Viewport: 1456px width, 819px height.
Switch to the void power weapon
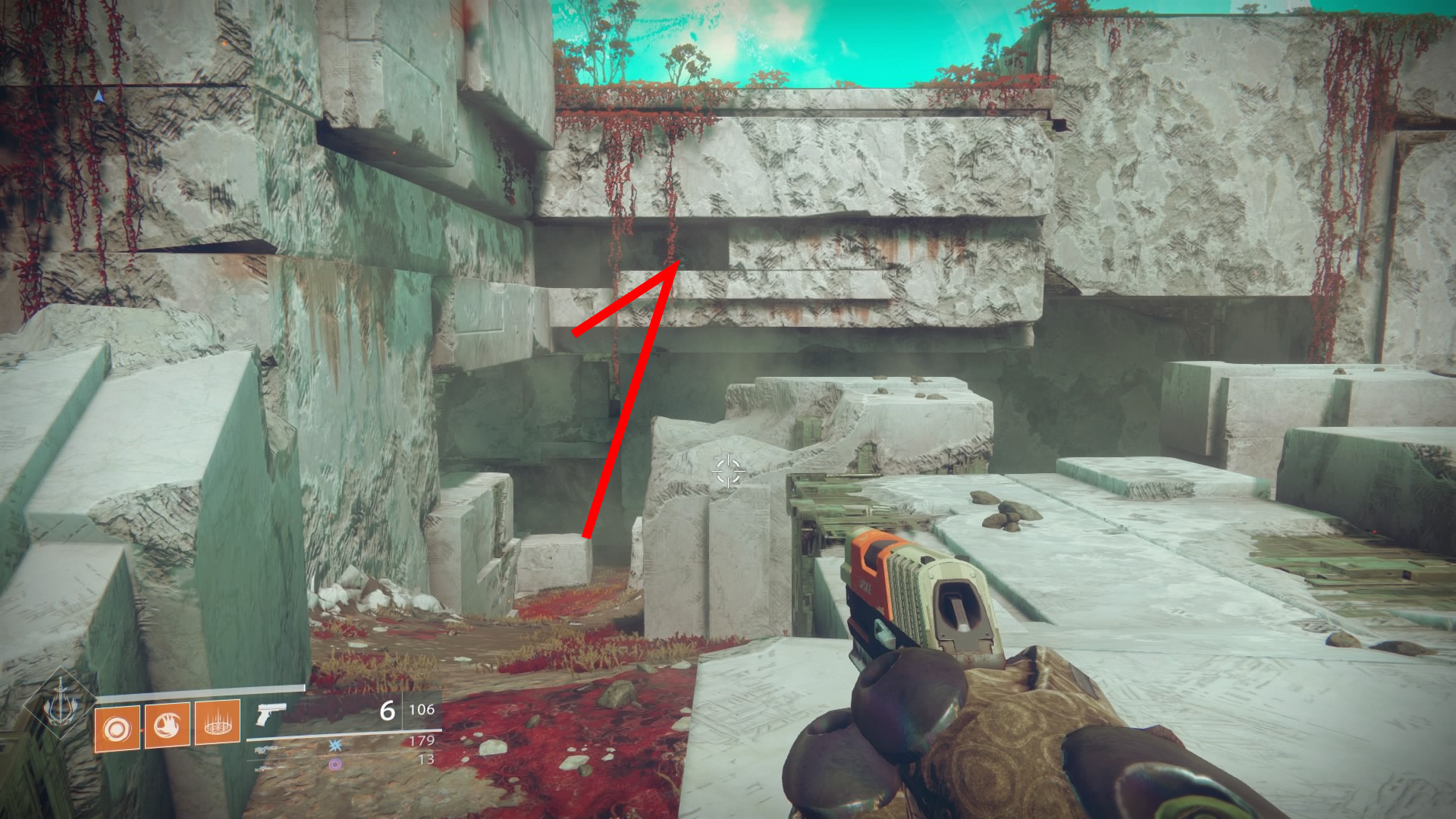pos(335,764)
